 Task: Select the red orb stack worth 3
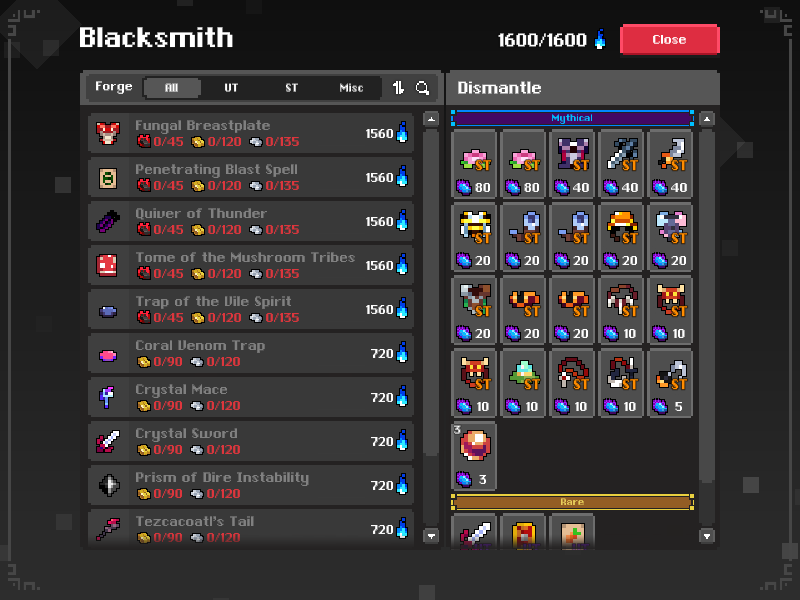[x=474, y=456]
